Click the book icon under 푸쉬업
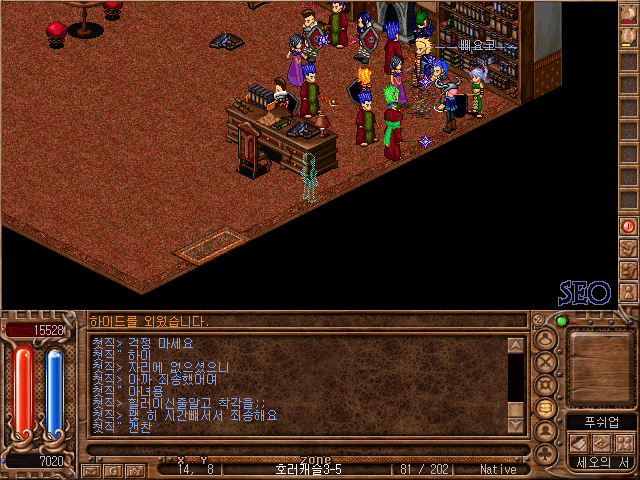This screenshot has width=640, height=480. pyautogui.click(x=579, y=442)
